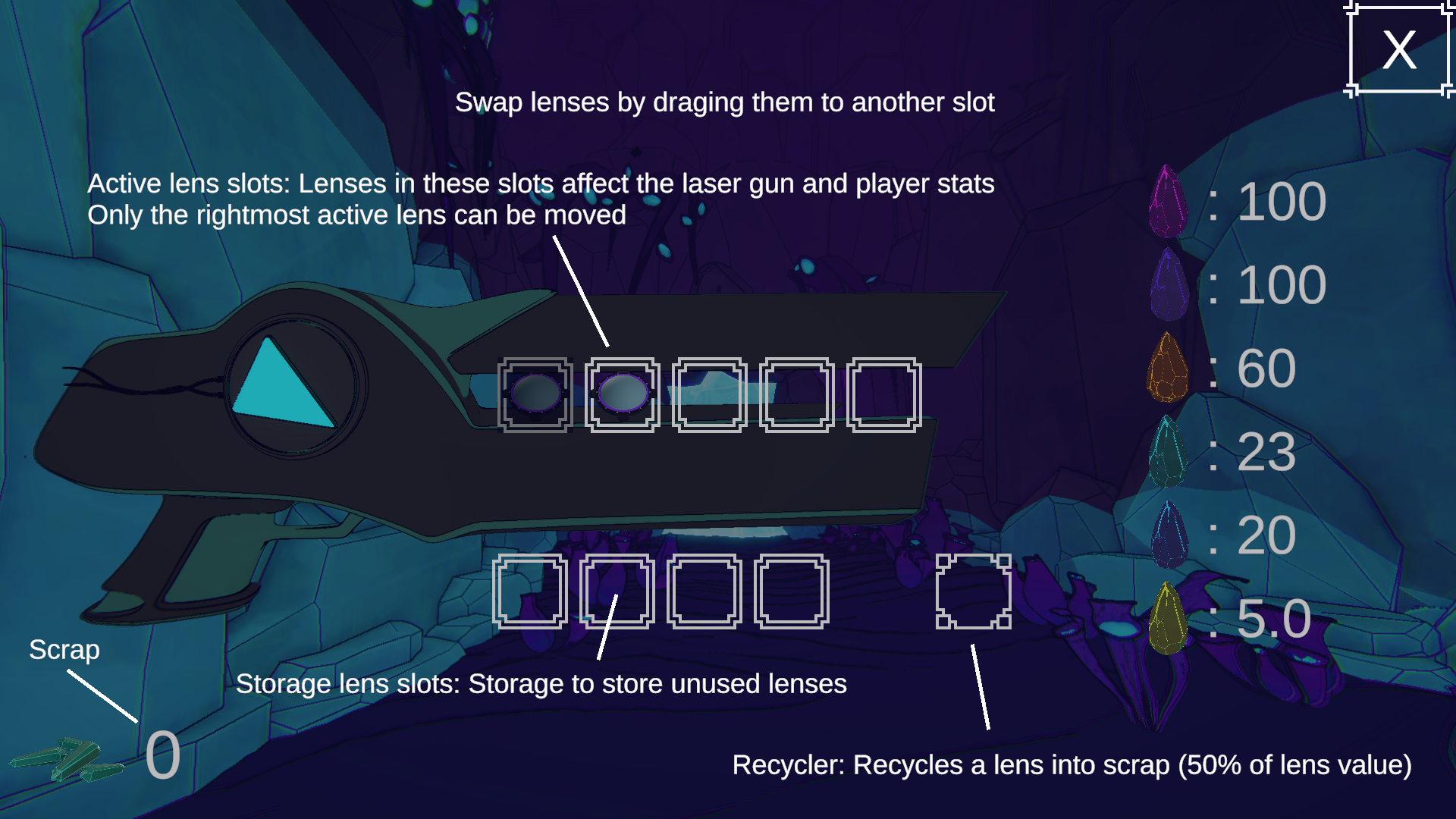Select the last active lens slot
Screen dimensions: 1456x819
(883, 393)
